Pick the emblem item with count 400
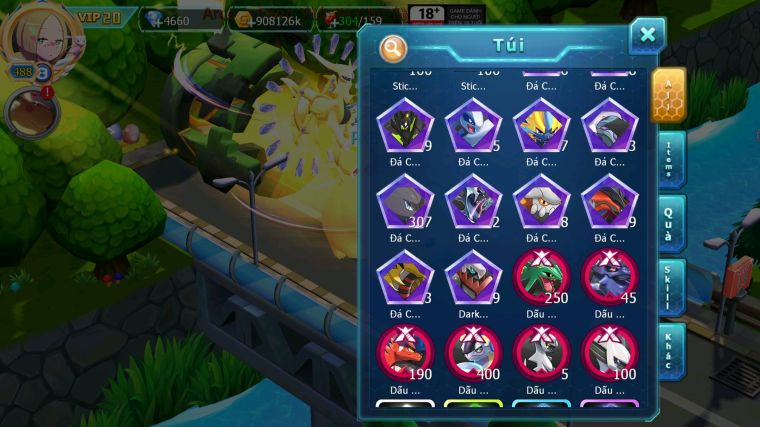Viewport: 760px width, 427px height. coord(472,352)
